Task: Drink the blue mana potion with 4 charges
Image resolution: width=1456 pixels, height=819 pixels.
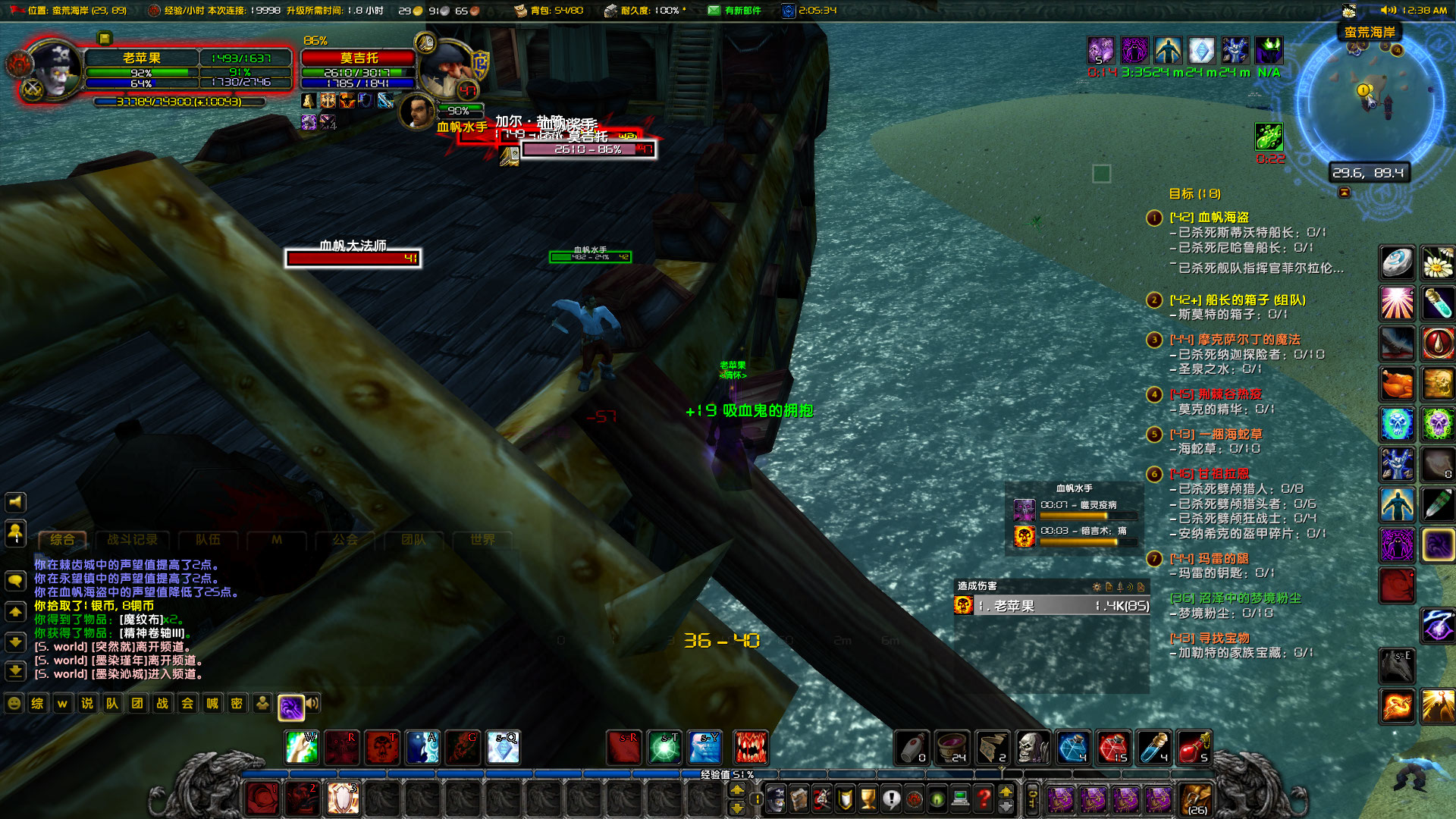Action: (x=1072, y=747)
